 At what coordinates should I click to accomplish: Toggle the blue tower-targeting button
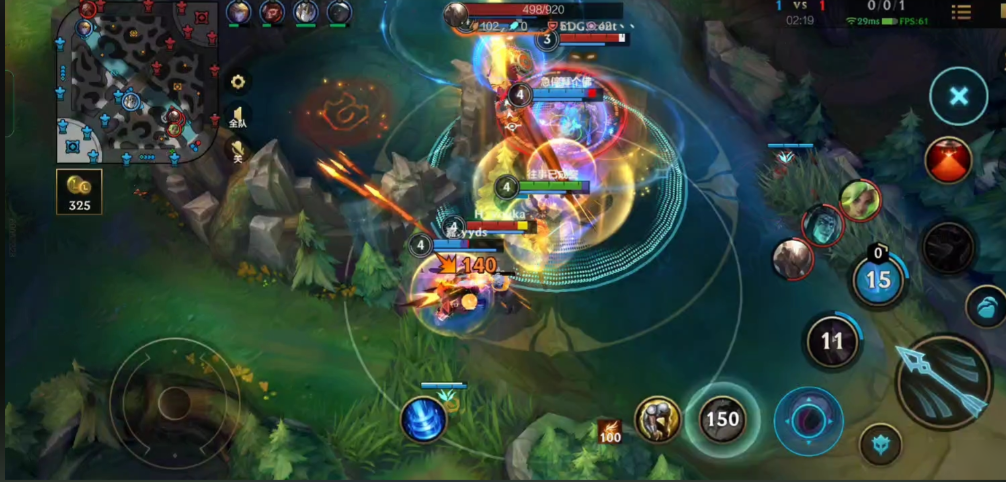tap(880, 443)
